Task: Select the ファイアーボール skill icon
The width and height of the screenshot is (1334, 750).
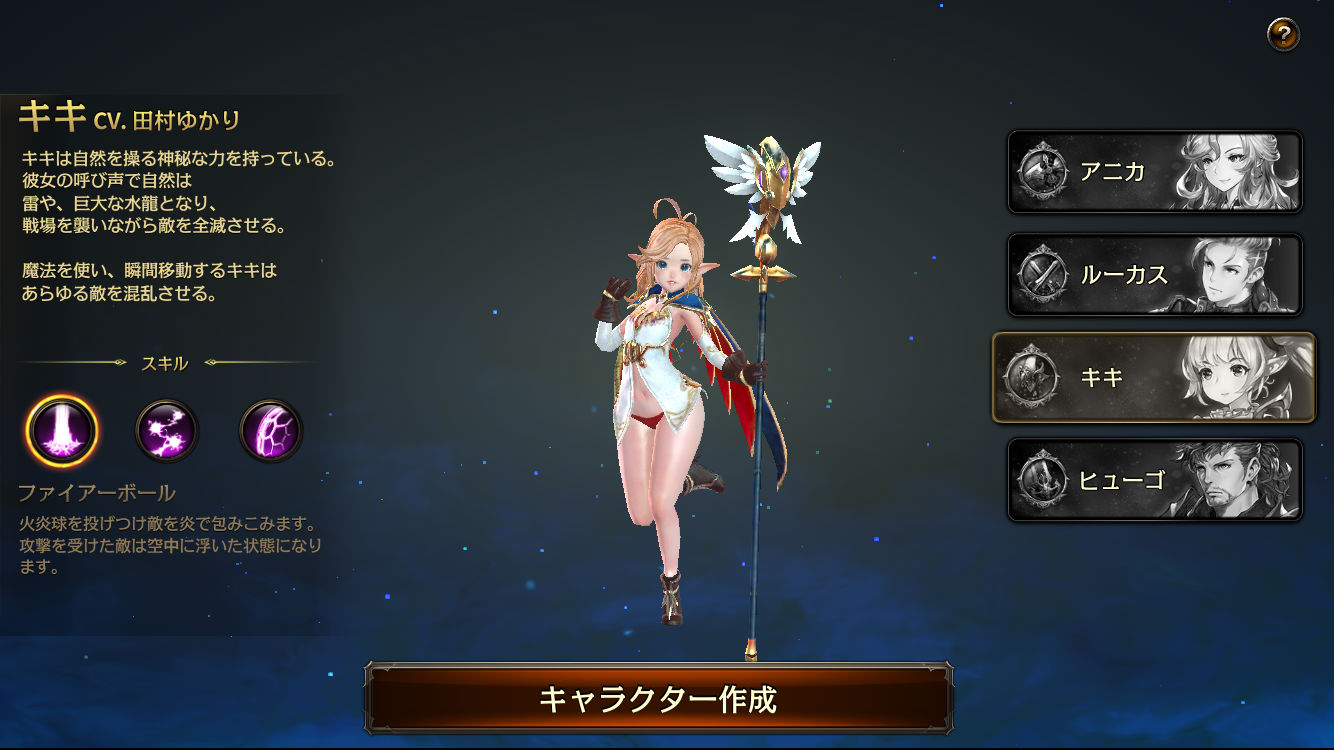Action: click(62, 431)
